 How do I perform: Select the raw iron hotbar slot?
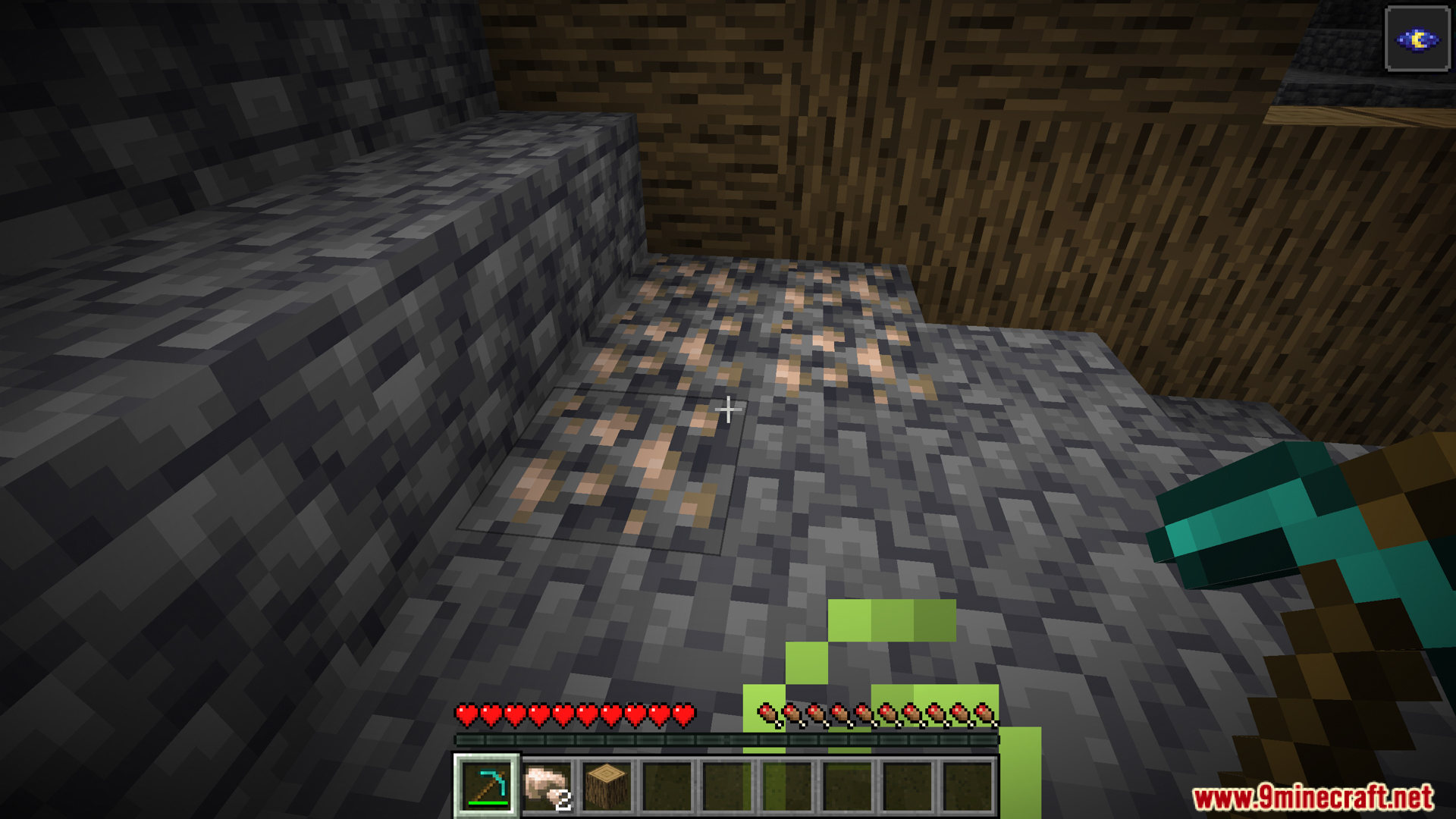546,786
